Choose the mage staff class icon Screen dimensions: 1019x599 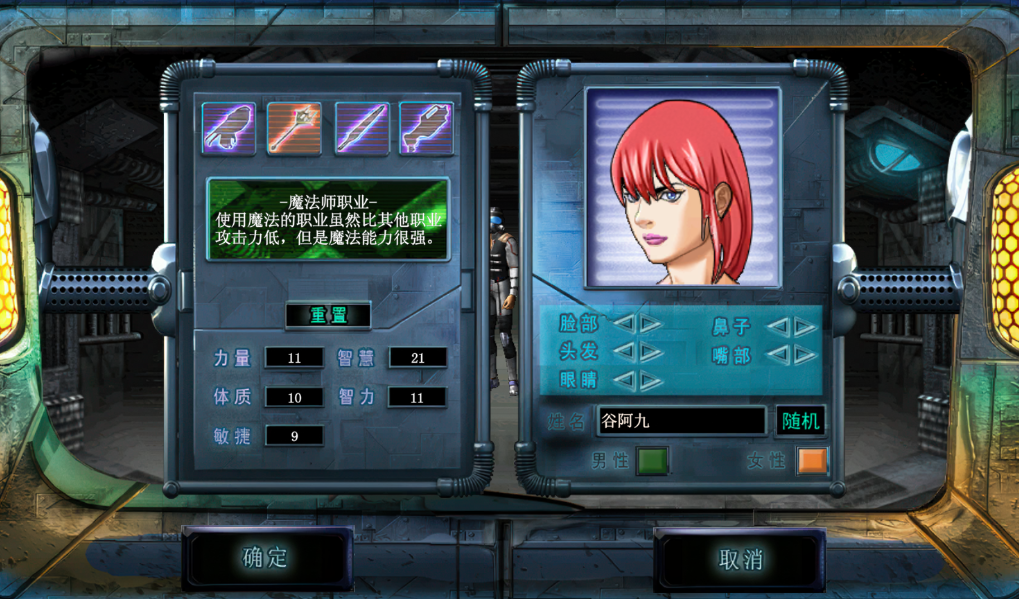pos(294,128)
